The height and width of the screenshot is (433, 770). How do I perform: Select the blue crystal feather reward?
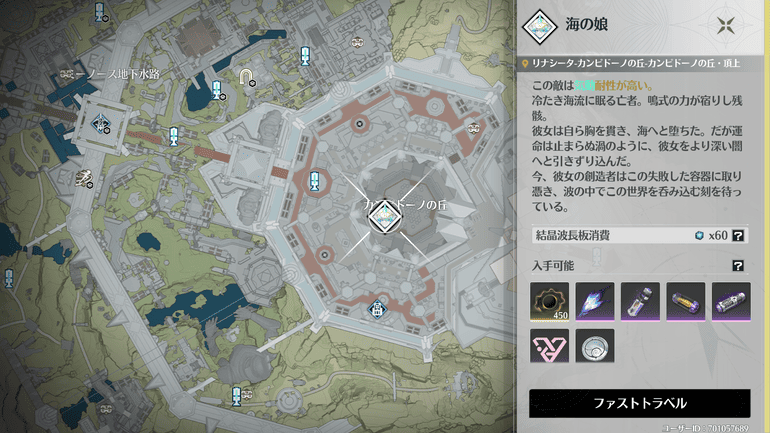tap(595, 301)
